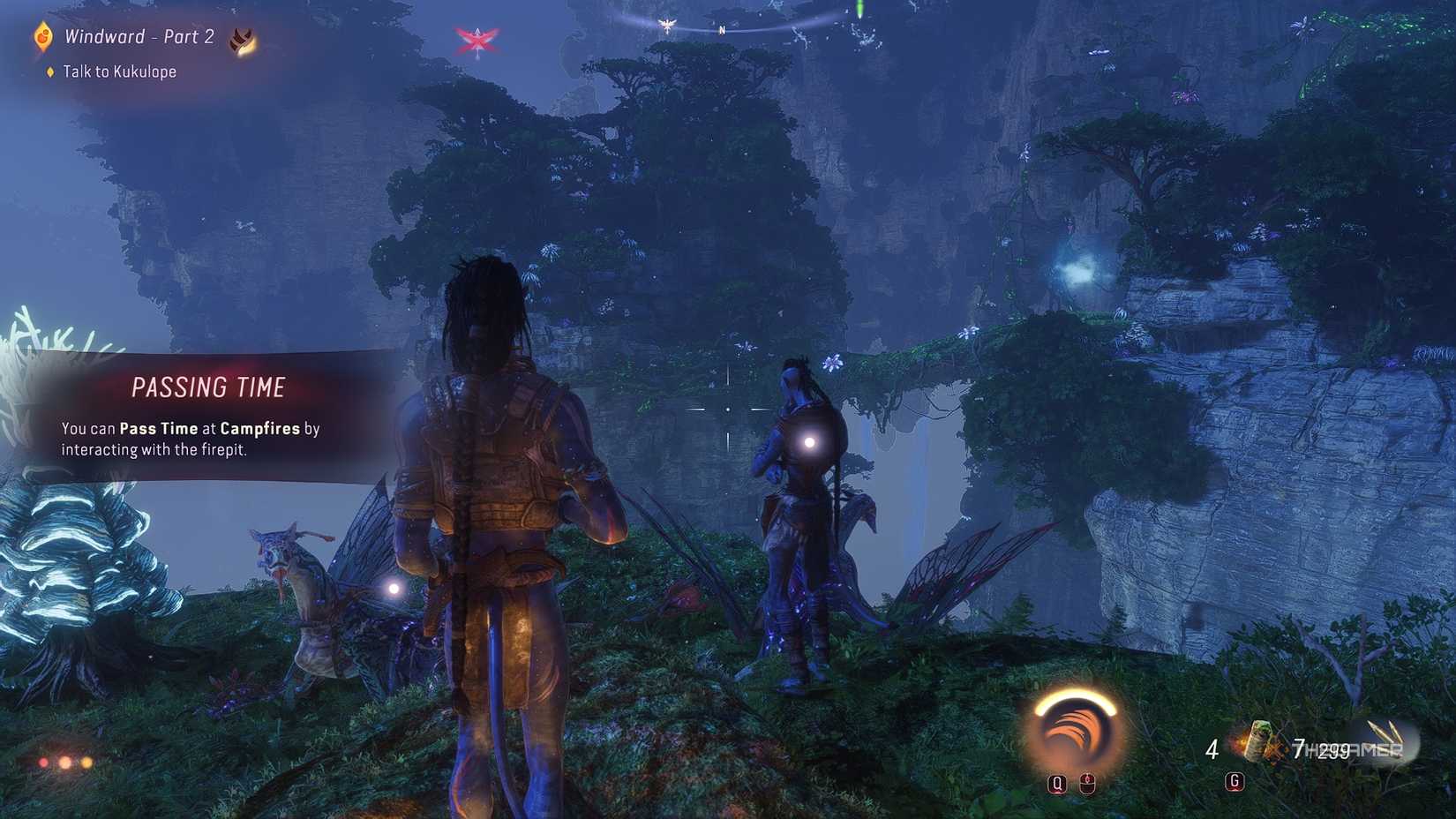The width and height of the screenshot is (1456, 819).
Task: Select the grenade canister icon near the G prompt
Action: tap(1260, 742)
